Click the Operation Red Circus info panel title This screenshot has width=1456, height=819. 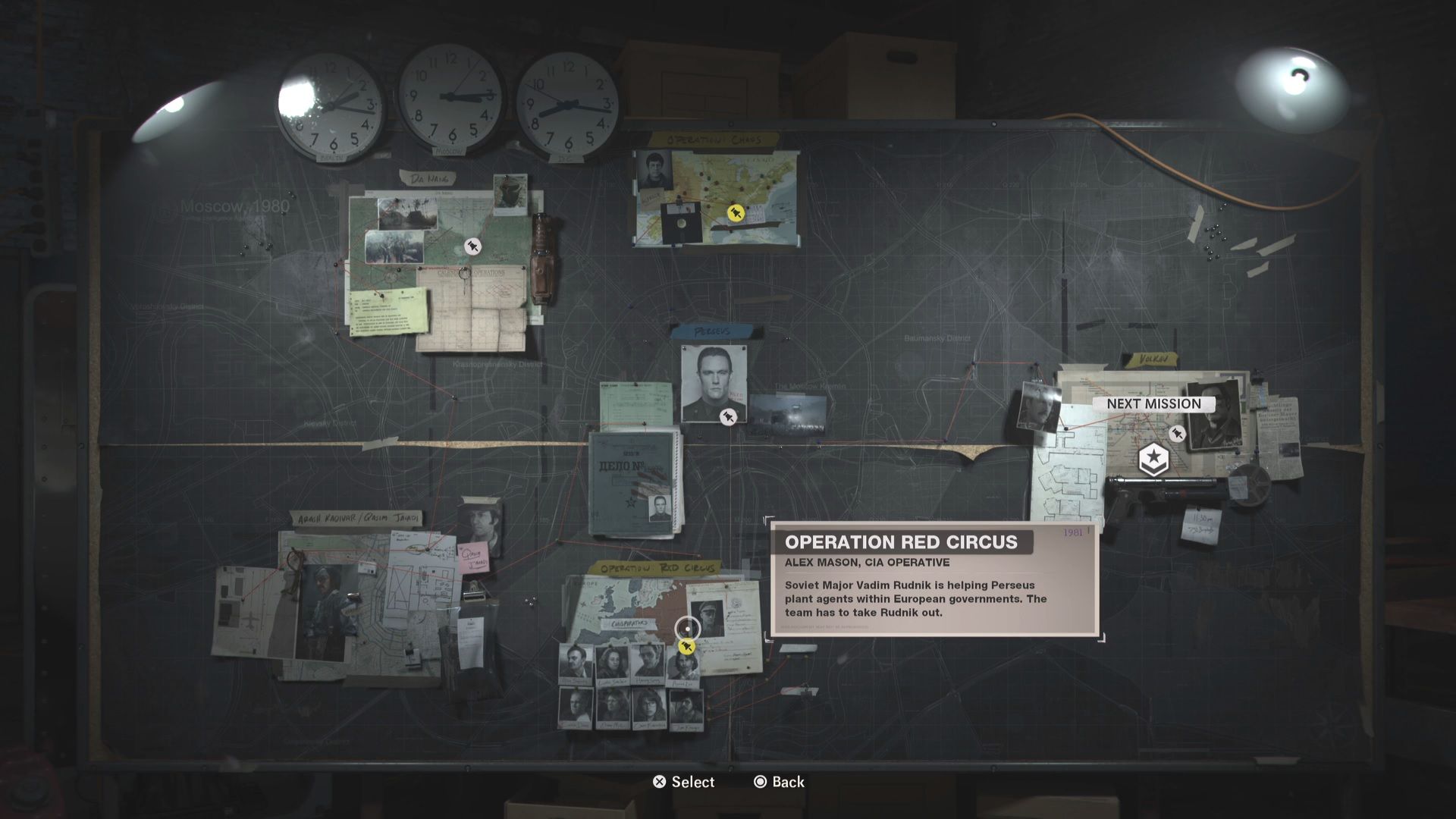tap(901, 542)
